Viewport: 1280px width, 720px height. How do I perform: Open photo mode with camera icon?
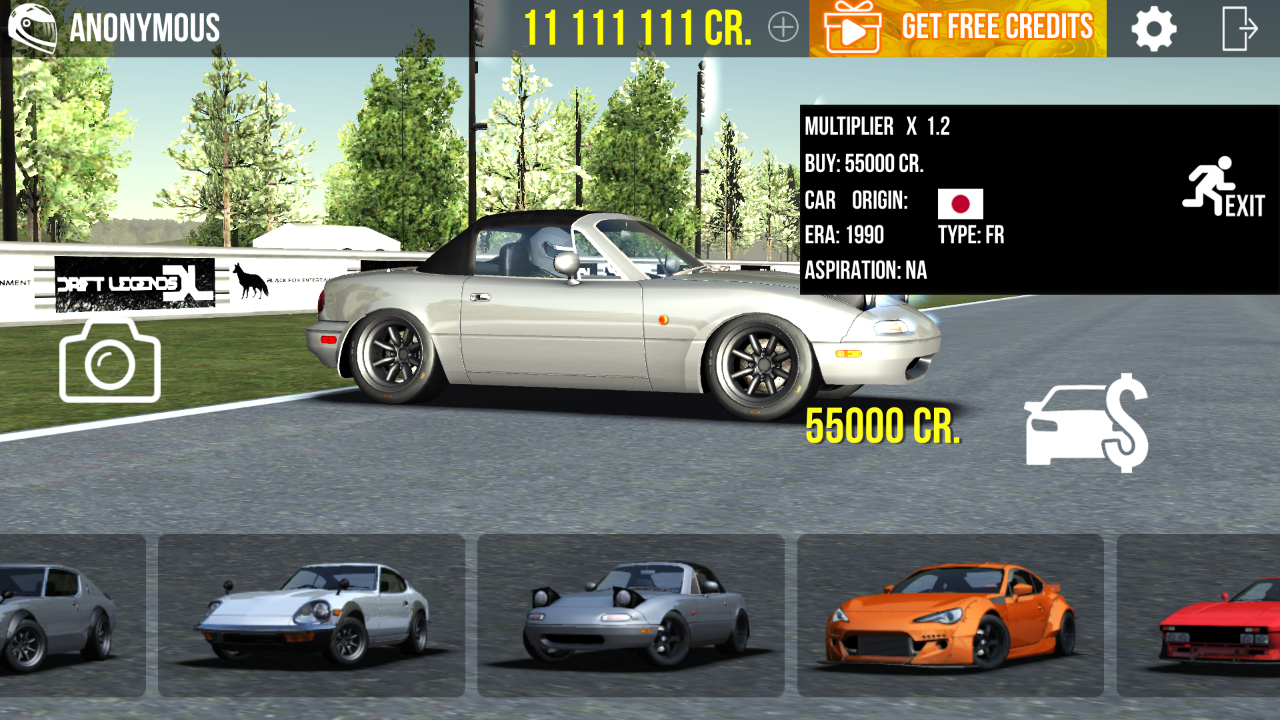110,360
